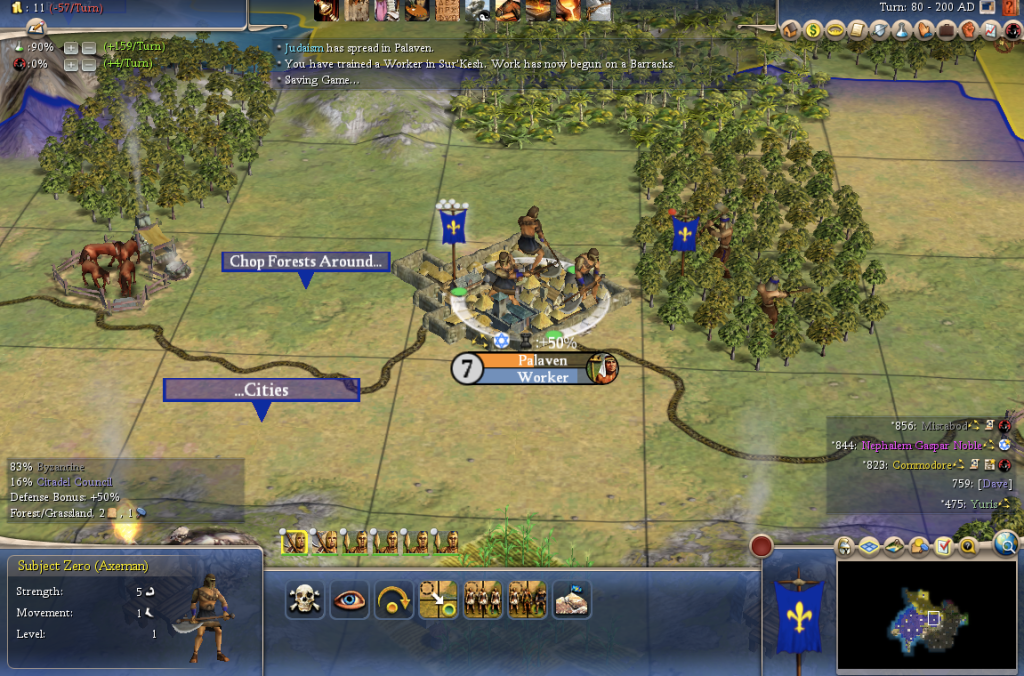This screenshot has height=676, width=1024.
Task: Toggle the blue tile grid display
Action: (x=869, y=546)
